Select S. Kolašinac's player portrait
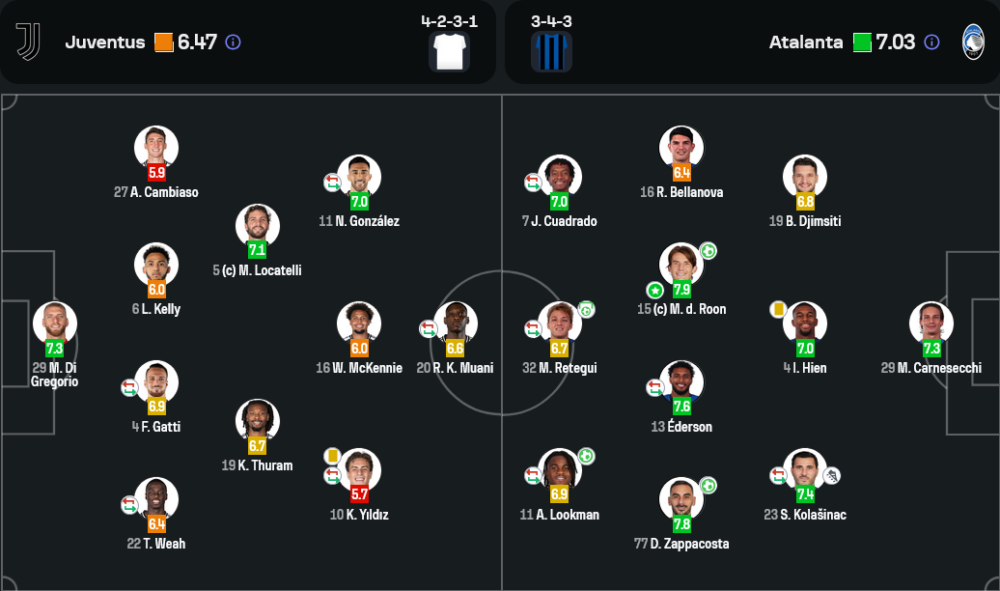Viewport: 1000px width, 591px height. coord(805,470)
